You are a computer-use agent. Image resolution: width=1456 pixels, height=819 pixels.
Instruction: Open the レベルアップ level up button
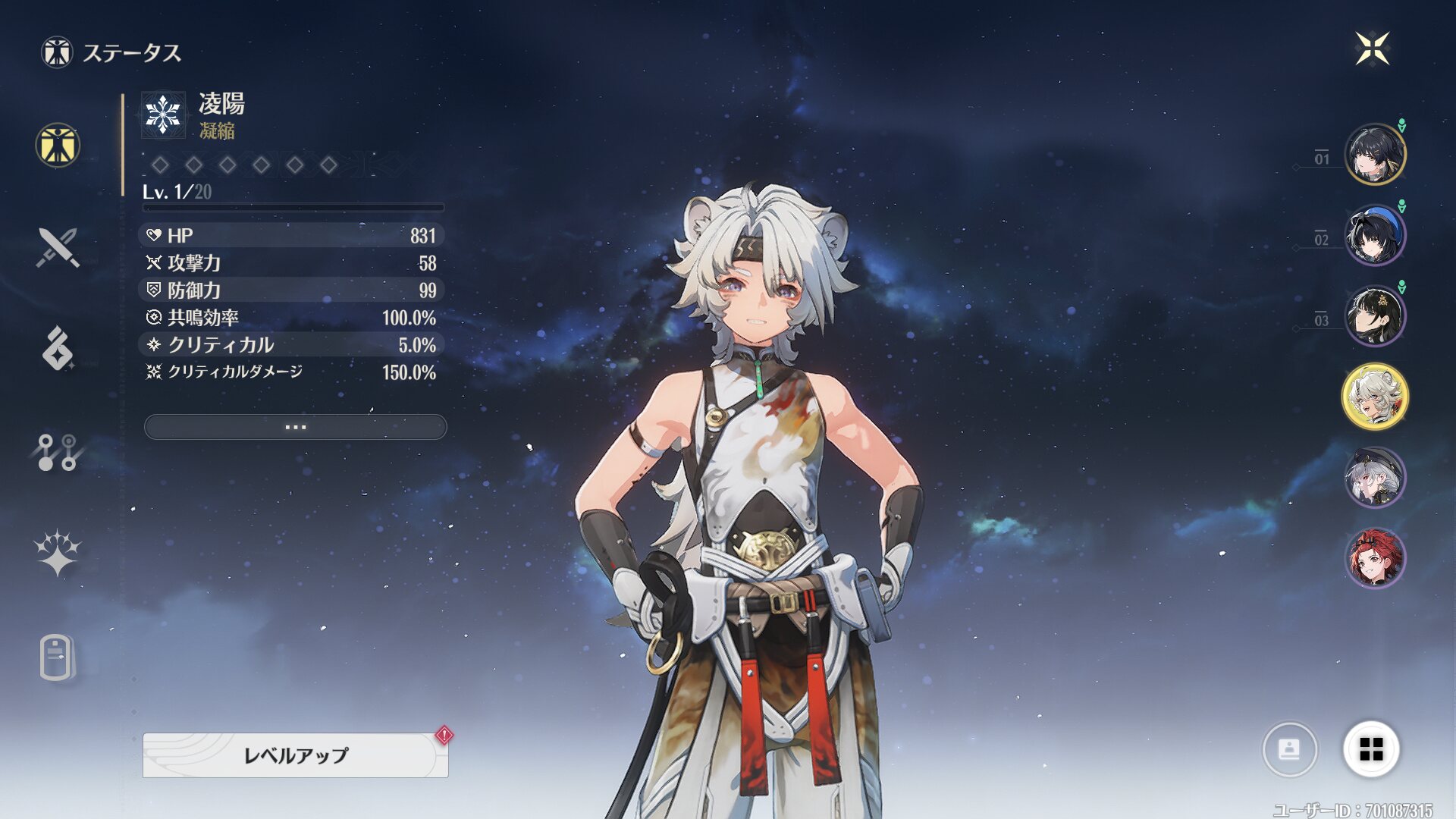(295, 755)
